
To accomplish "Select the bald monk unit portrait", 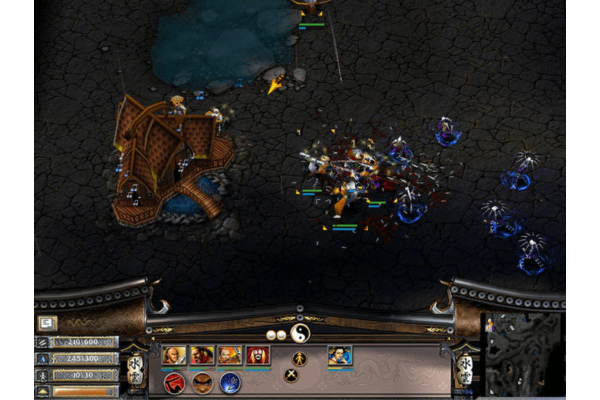I will pos(174,355).
